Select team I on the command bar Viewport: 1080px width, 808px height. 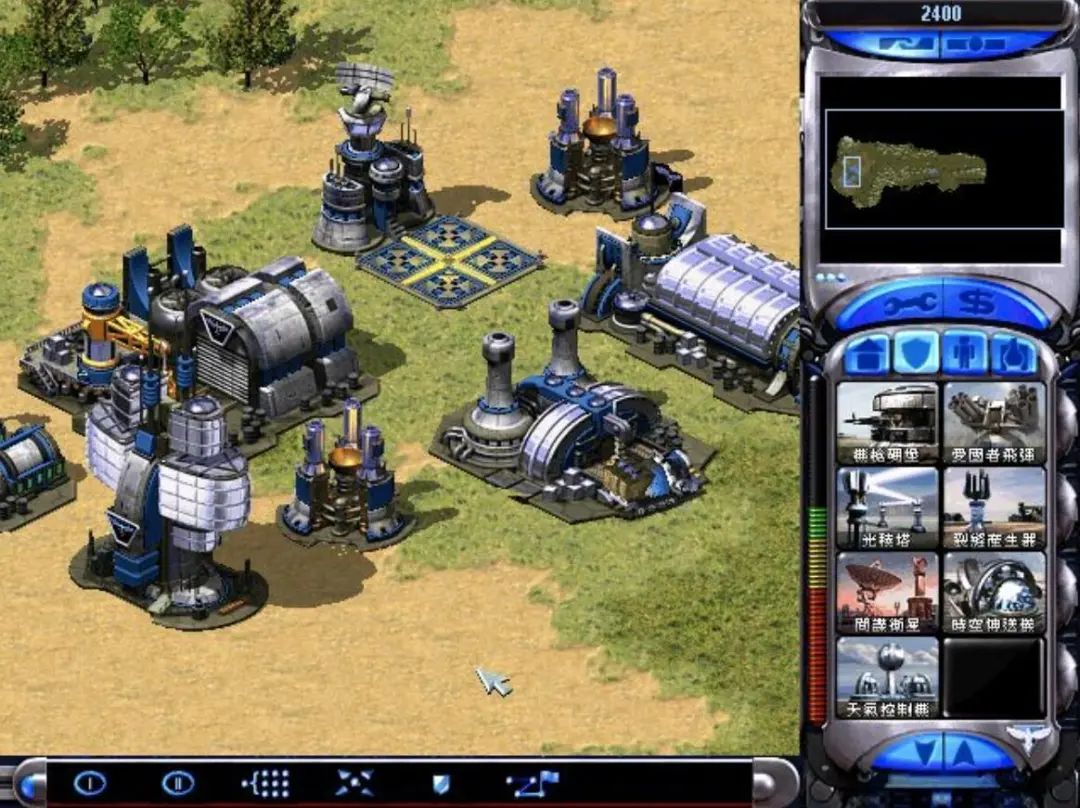click(x=90, y=782)
